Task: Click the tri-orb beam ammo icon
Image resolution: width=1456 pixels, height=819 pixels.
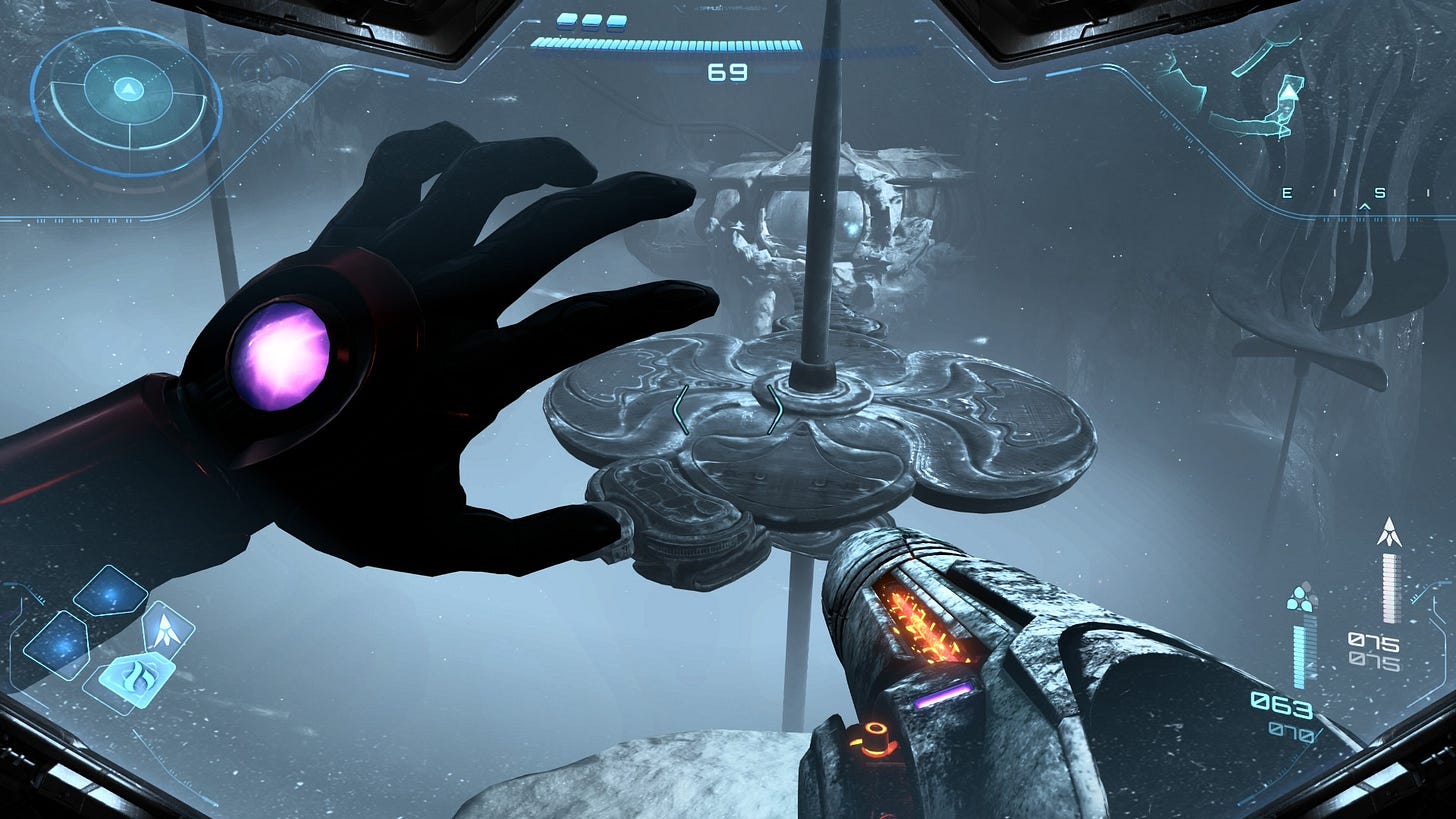Action: (1301, 598)
